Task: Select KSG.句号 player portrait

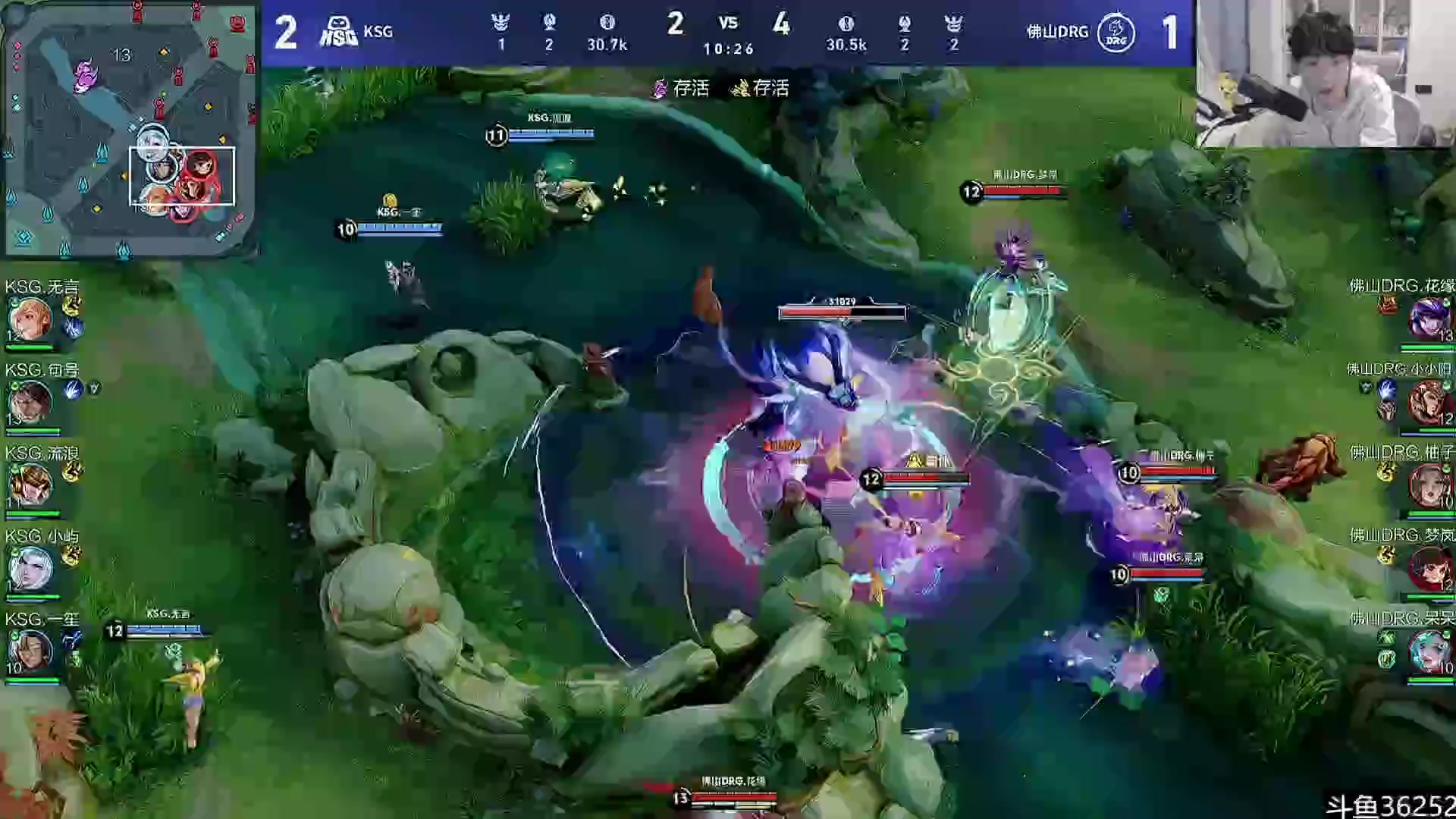Action: pyautogui.click(x=30, y=403)
